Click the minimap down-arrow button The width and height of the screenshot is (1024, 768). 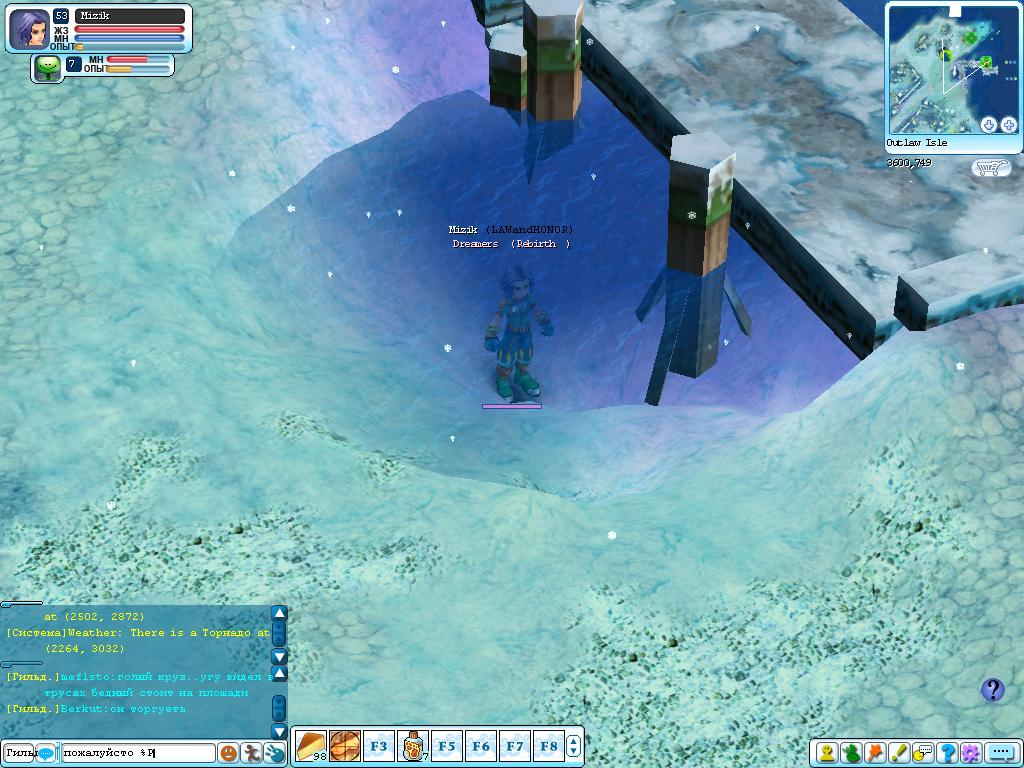coord(989,125)
